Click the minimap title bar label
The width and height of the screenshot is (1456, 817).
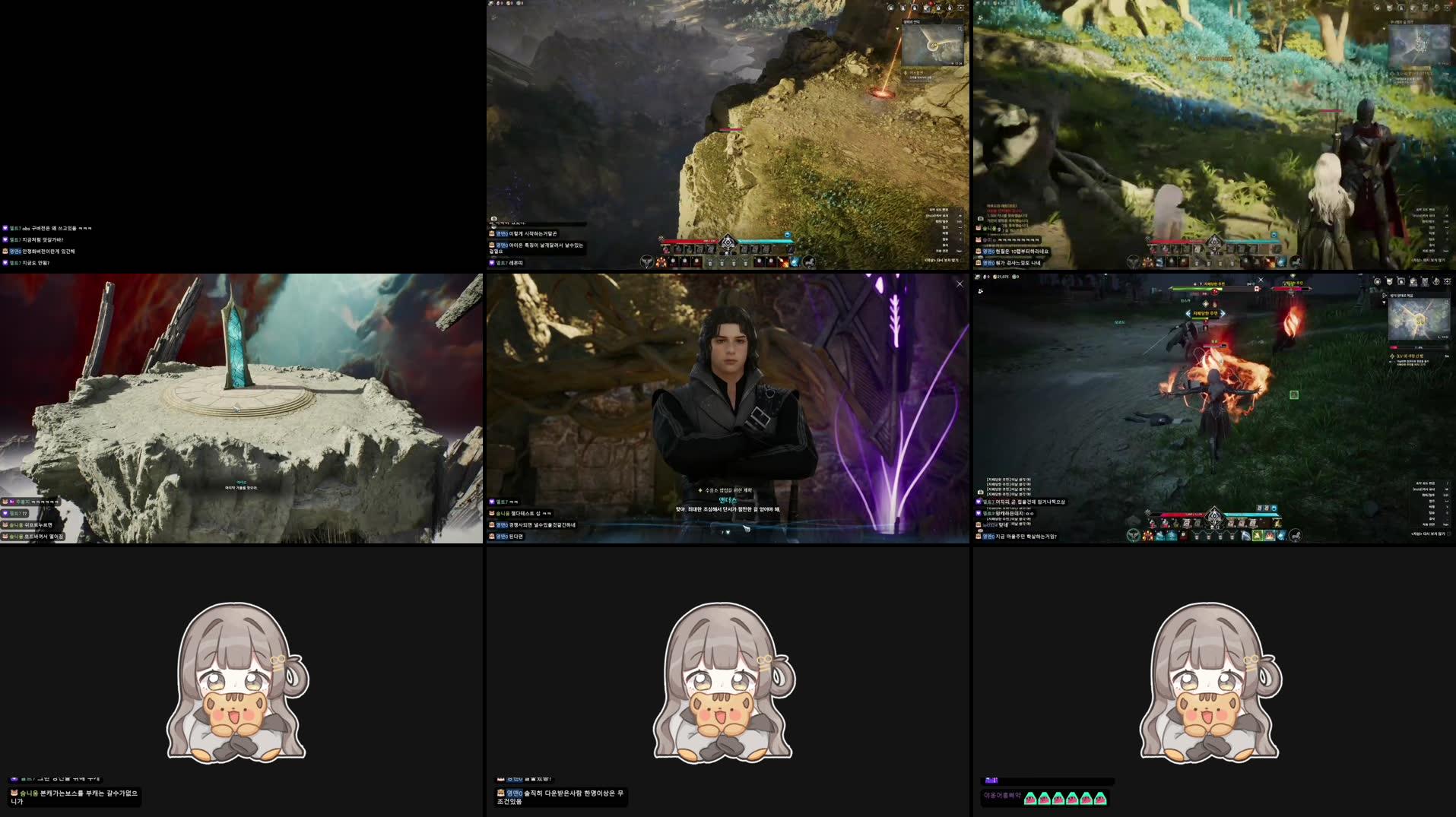point(1401,295)
